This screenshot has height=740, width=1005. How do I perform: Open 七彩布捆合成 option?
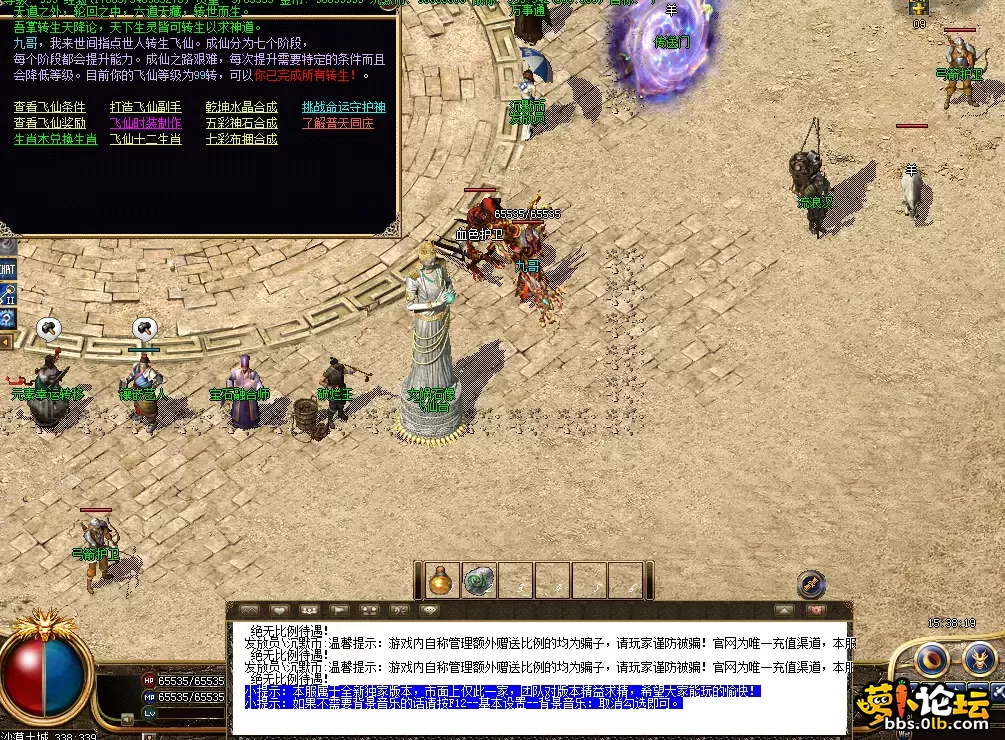tap(241, 139)
